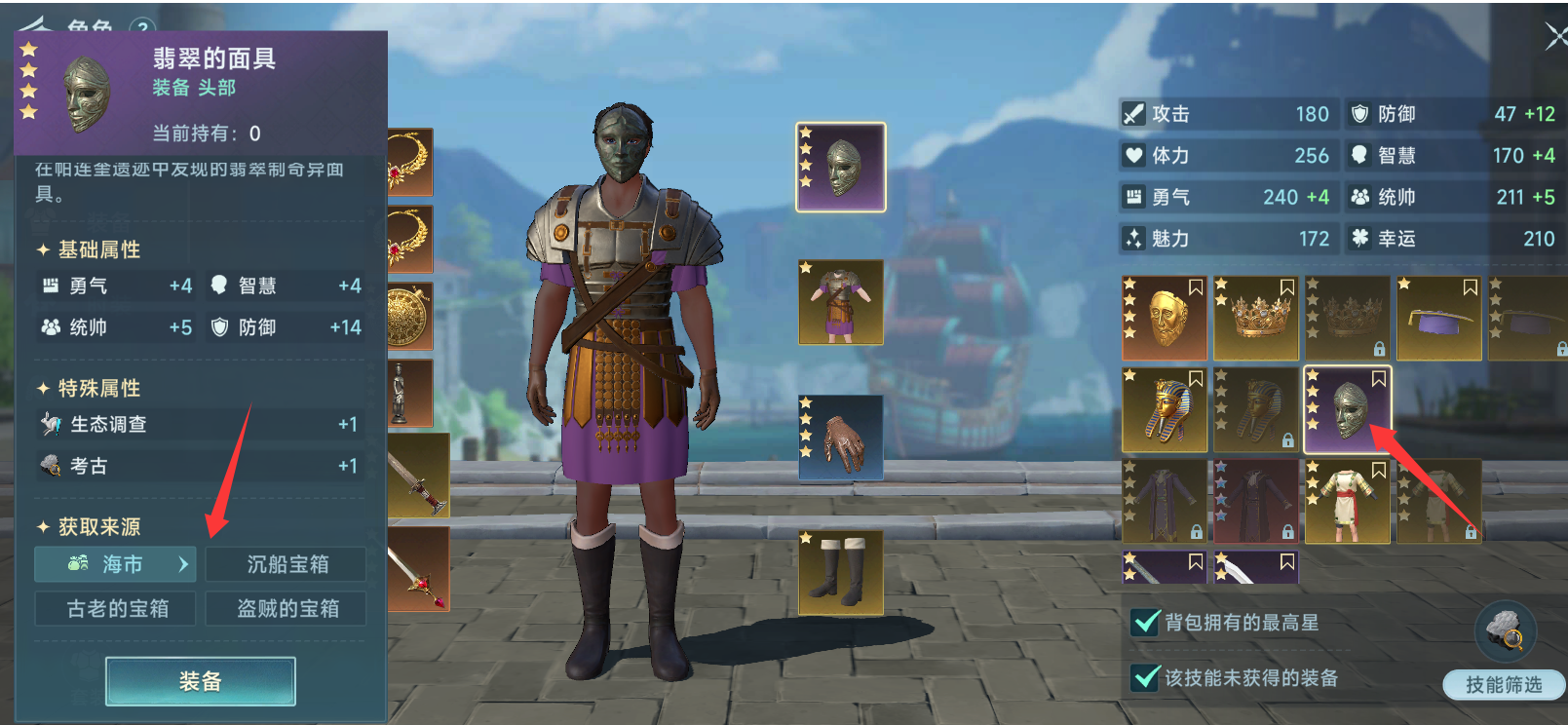This screenshot has width=1568, height=725.
Task: Close the character screen with X
Action: click(1555, 37)
